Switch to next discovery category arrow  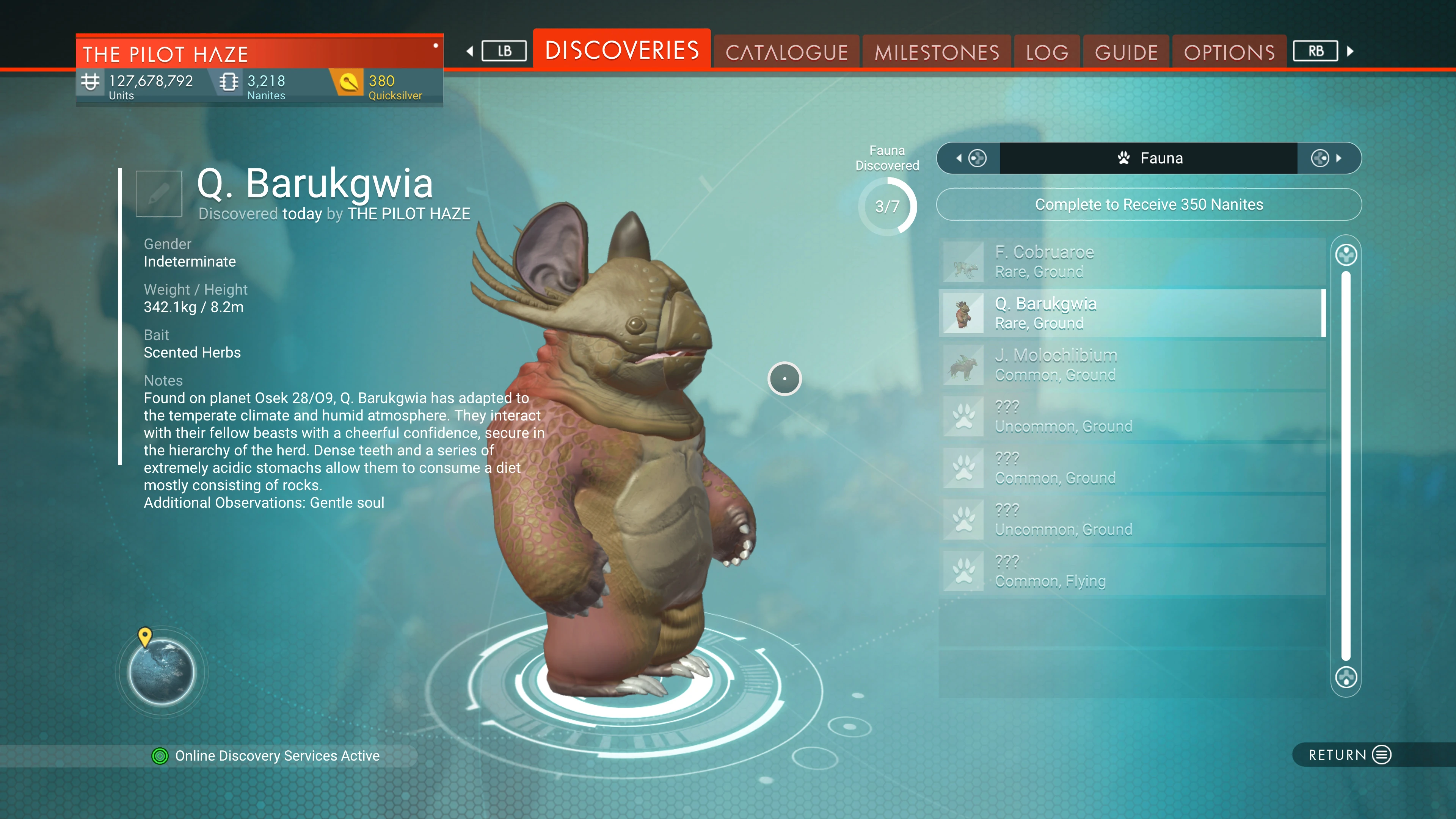point(1328,158)
